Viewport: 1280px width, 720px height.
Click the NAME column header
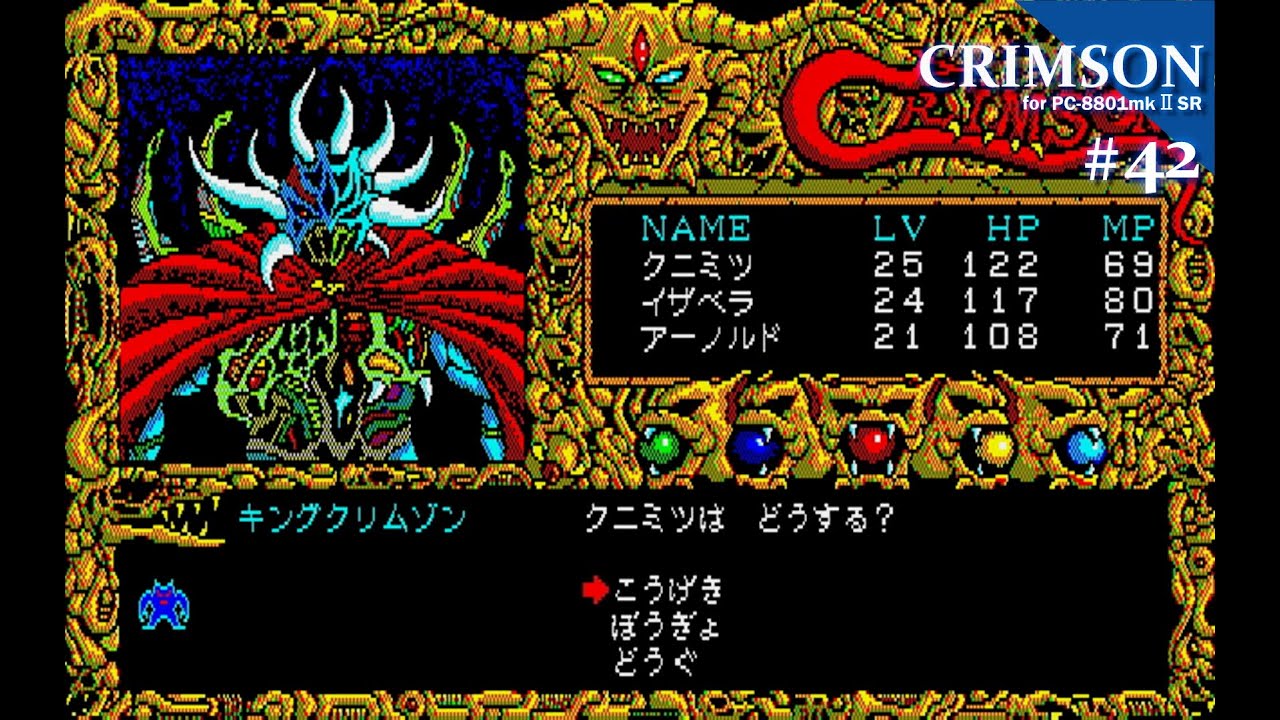click(x=697, y=227)
